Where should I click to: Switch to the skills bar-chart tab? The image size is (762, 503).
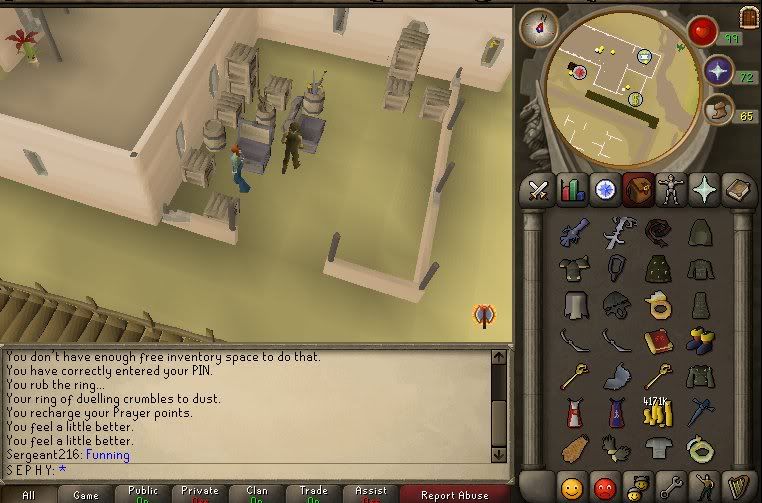pos(572,189)
